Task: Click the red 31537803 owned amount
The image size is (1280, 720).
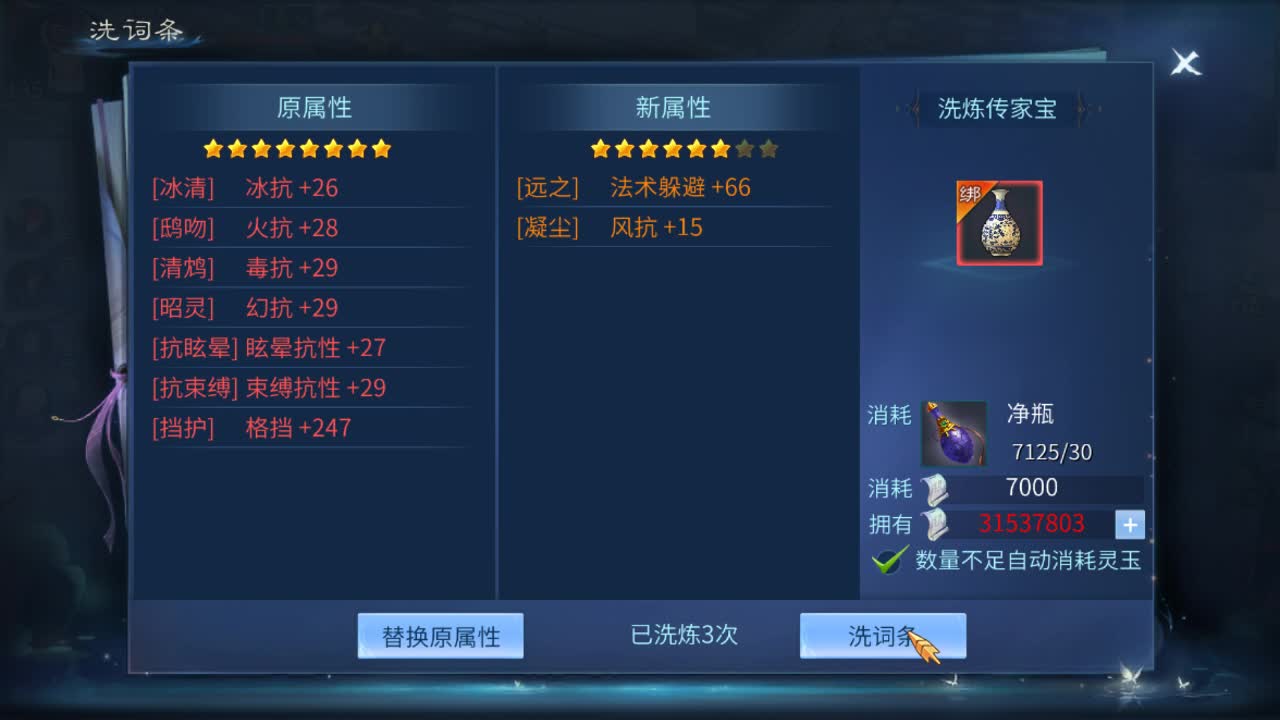Action: (1032, 523)
